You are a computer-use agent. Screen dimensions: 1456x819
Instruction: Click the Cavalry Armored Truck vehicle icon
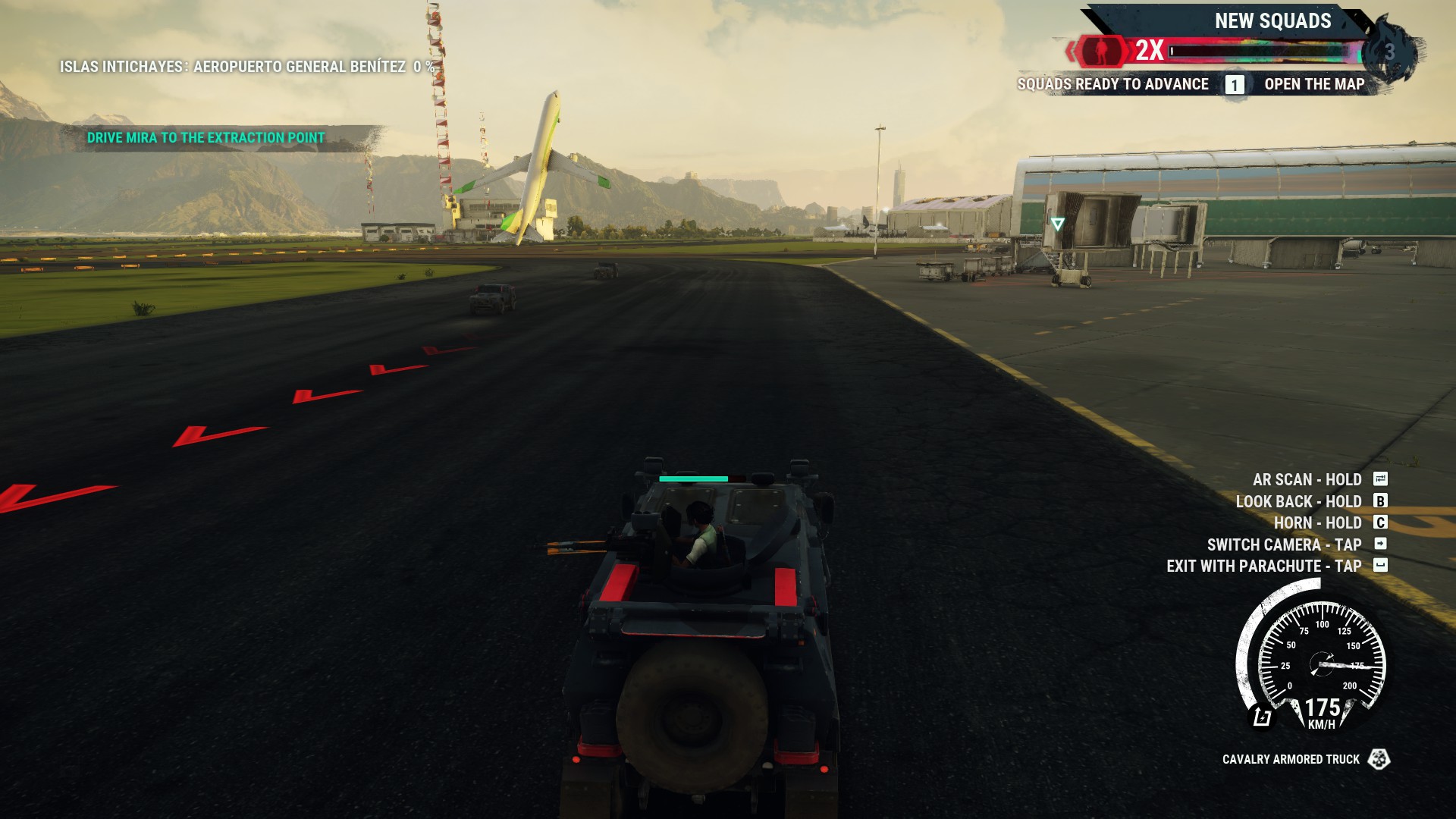coord(1379,759)
